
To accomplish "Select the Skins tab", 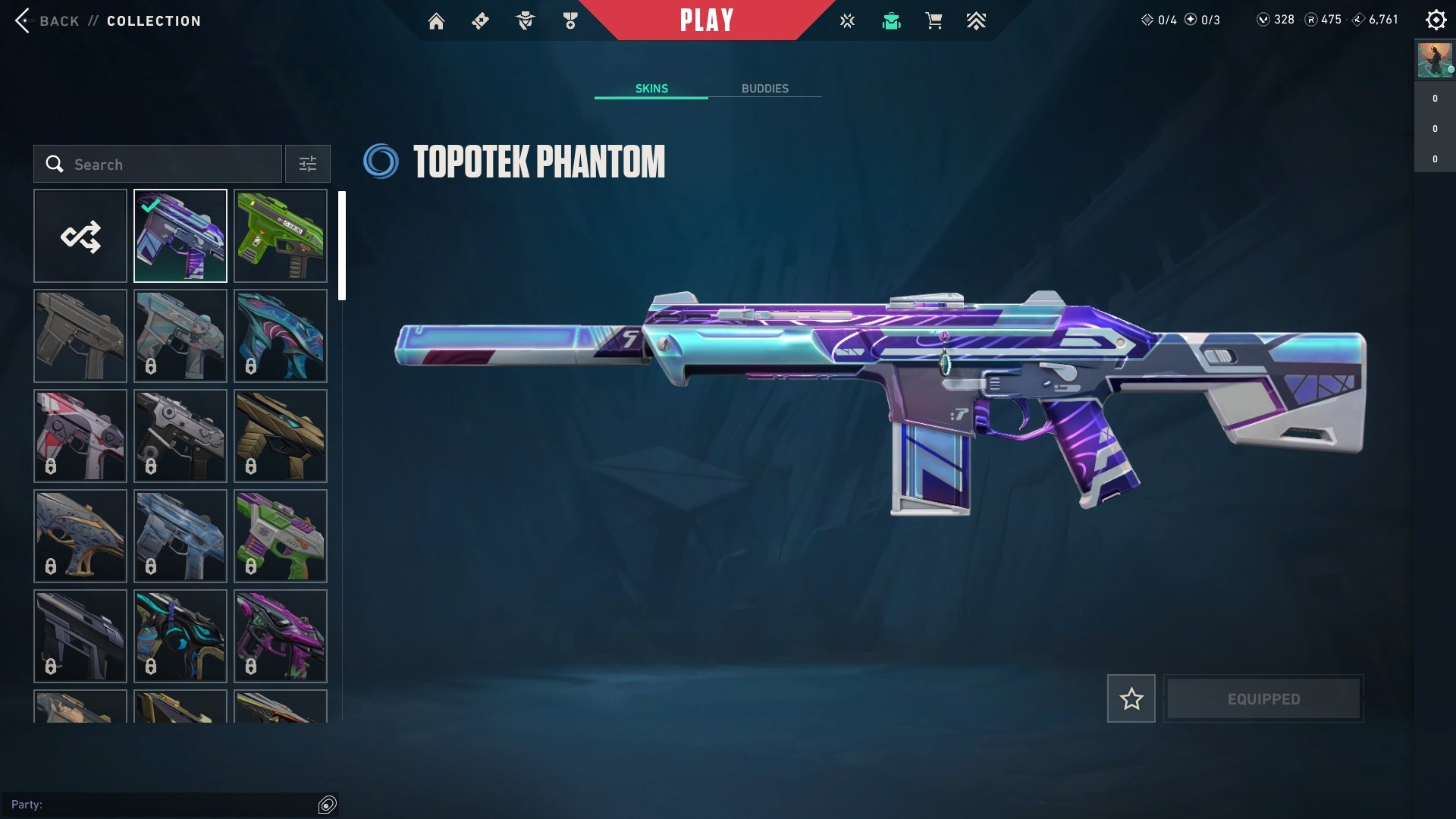I will click(651, 89).
